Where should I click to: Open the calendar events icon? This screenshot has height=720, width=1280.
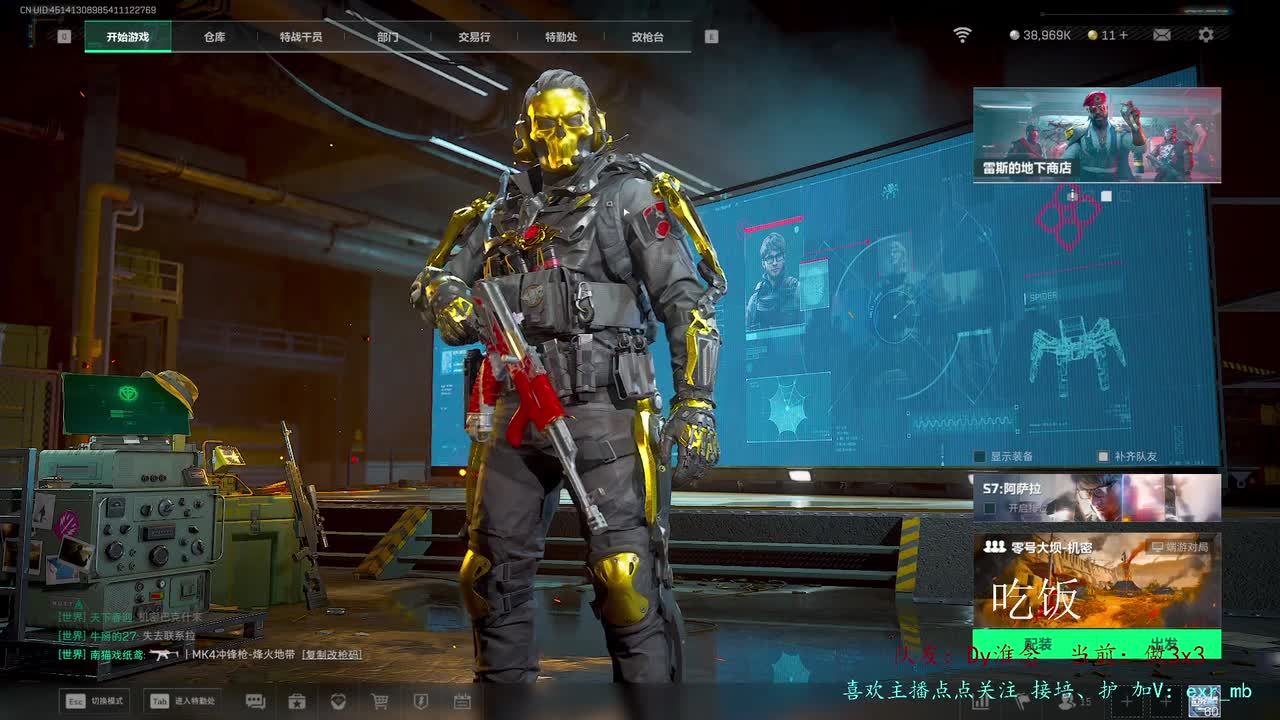tap(462, 701)
